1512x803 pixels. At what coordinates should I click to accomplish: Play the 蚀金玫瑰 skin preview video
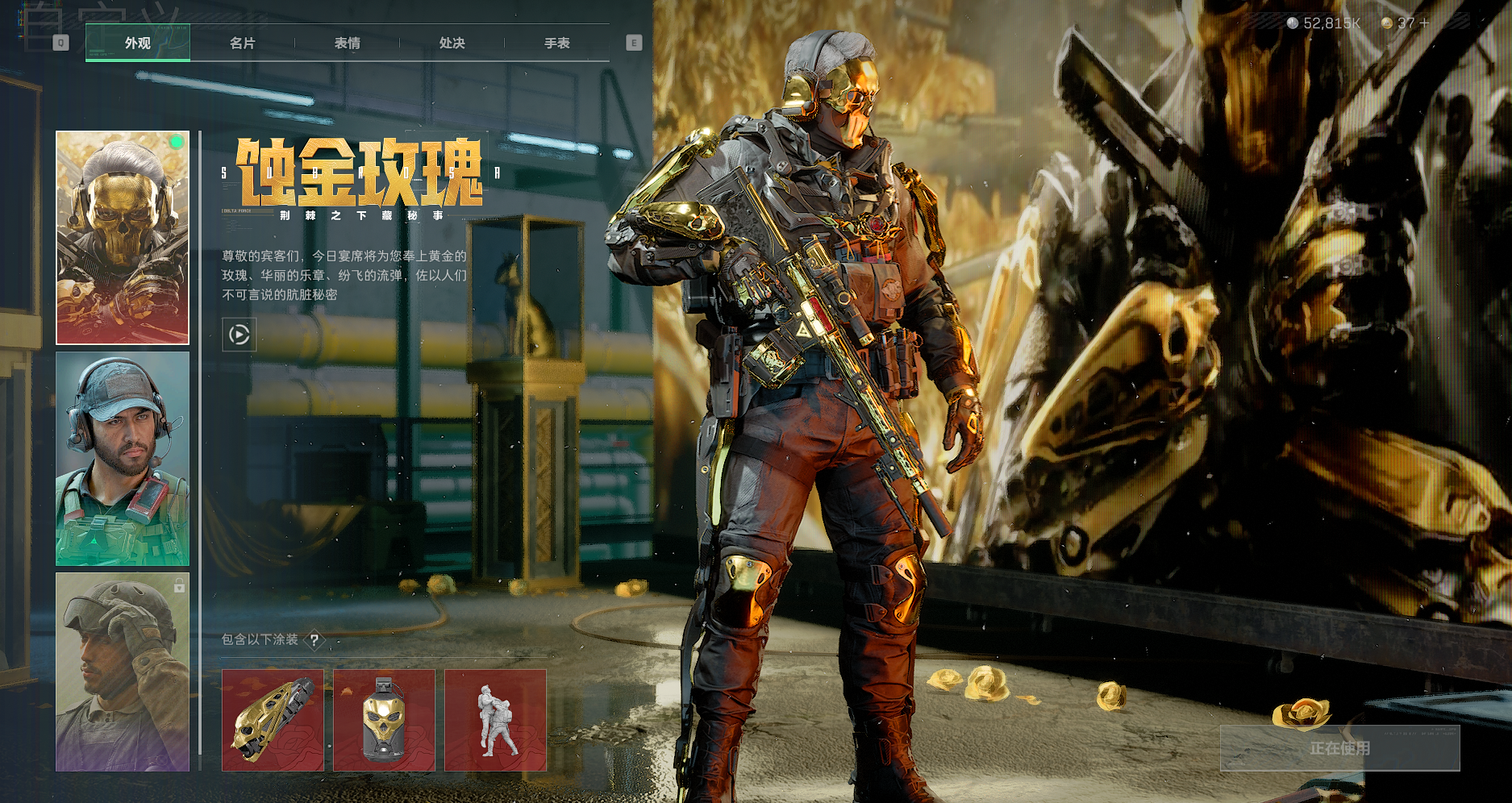(240, 334)
